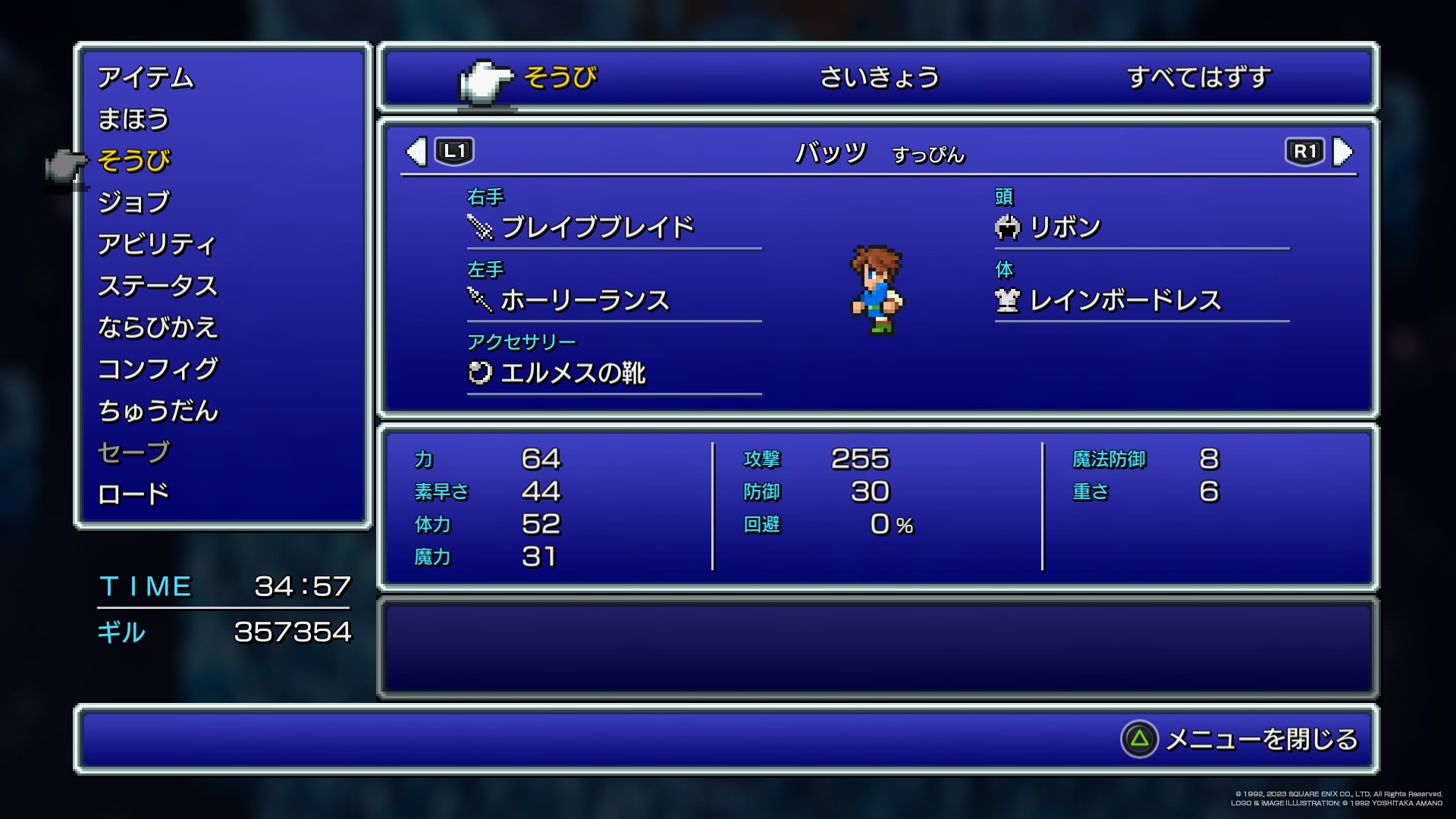
Task: Select すべてはずす to remove all gear
Action: [1198, 77]
